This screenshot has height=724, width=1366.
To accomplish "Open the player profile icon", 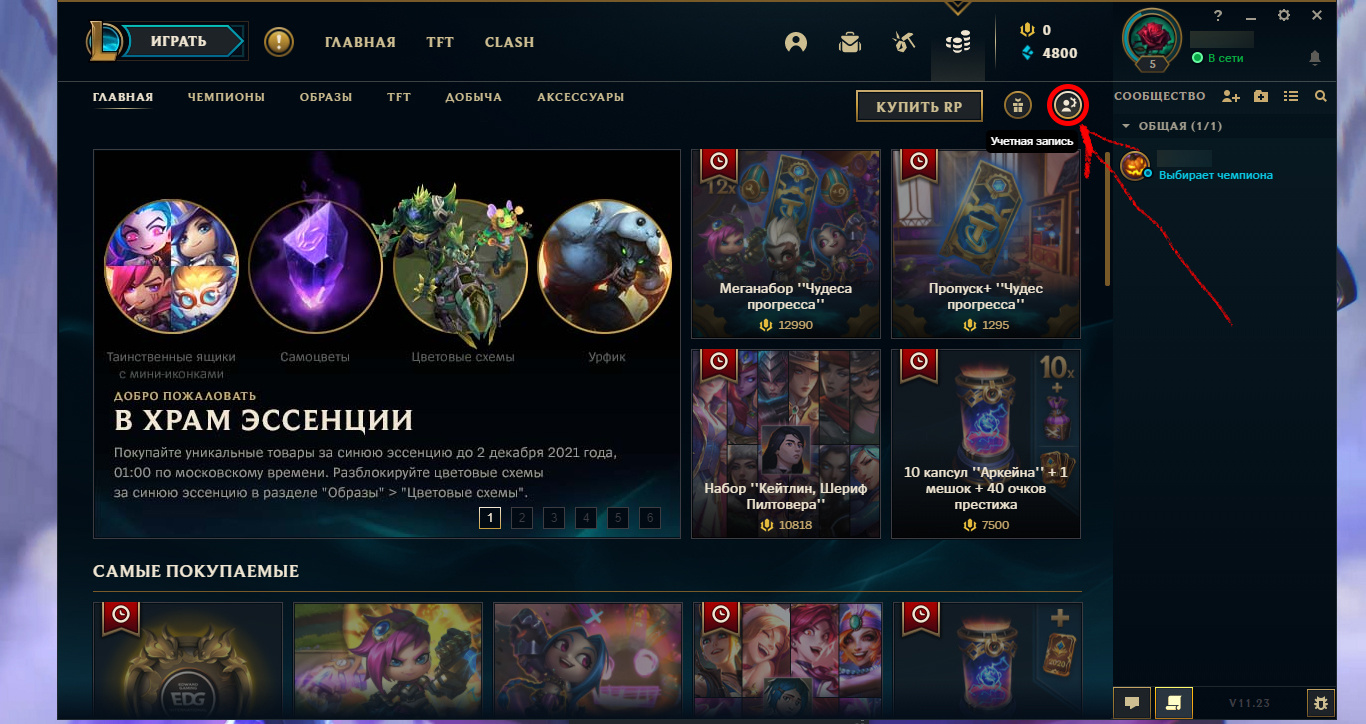I will click(795, 42).
